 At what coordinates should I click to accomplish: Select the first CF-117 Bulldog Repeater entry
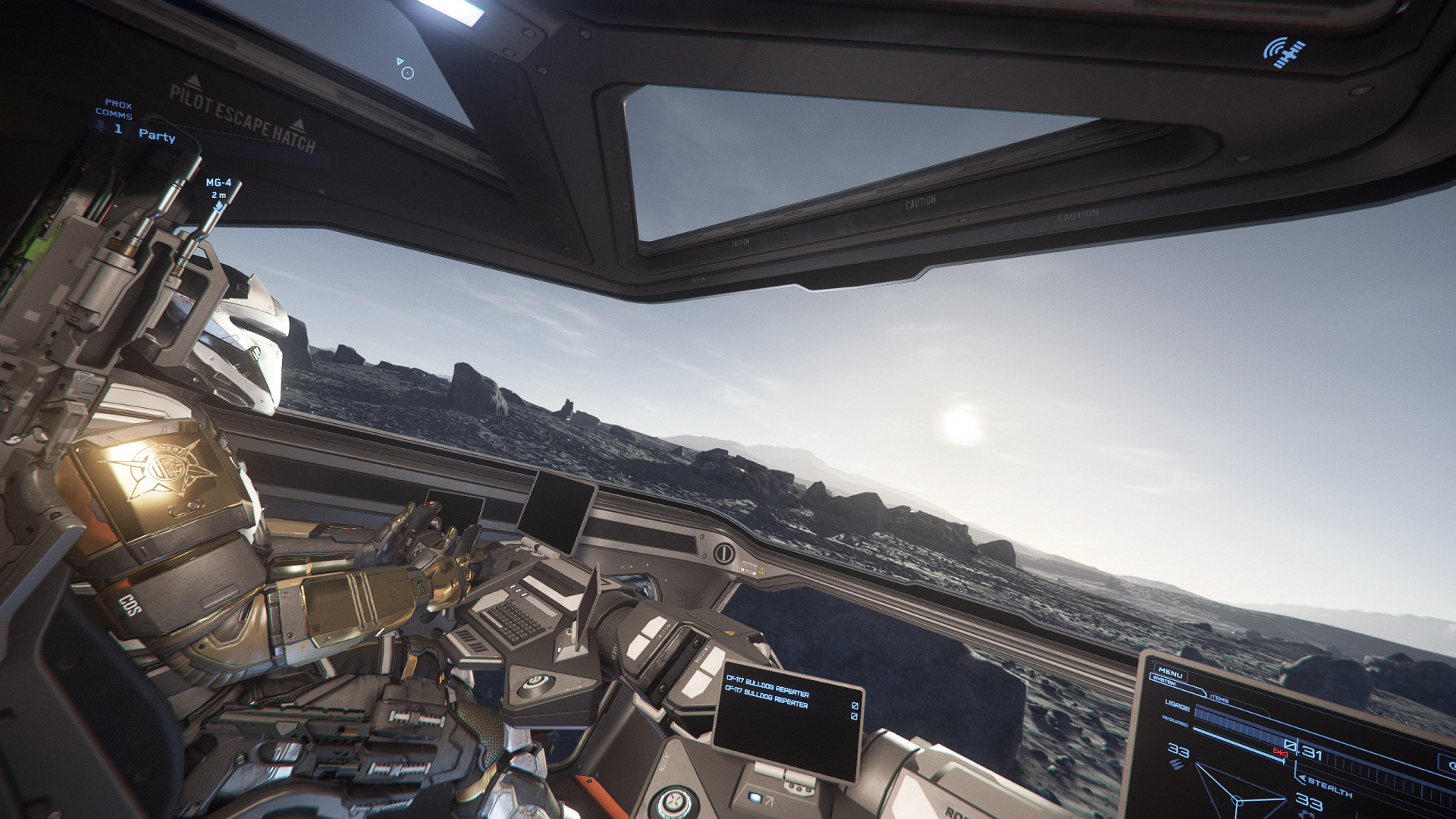pyautogui.click(x=767, y=686)
